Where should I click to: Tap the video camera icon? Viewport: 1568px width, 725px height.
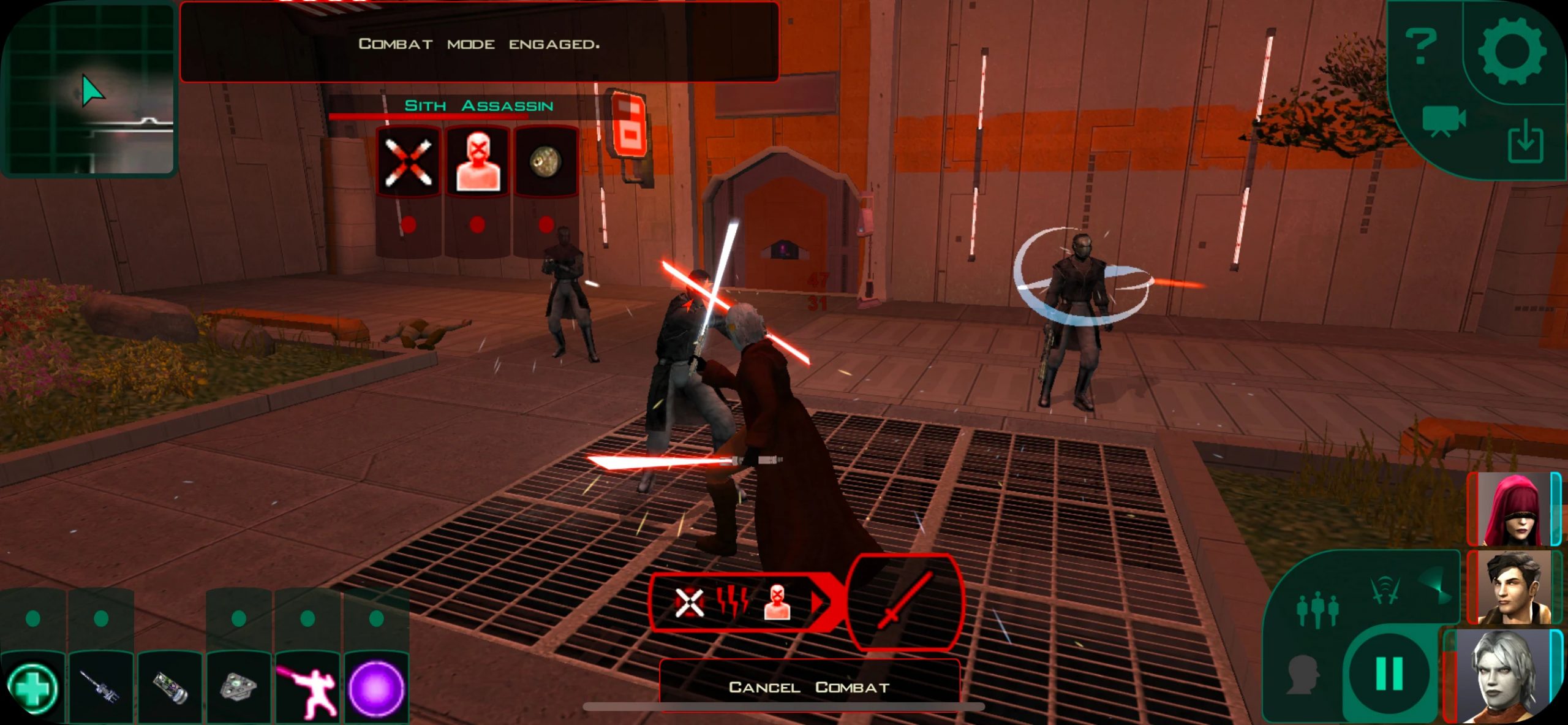1444,121
